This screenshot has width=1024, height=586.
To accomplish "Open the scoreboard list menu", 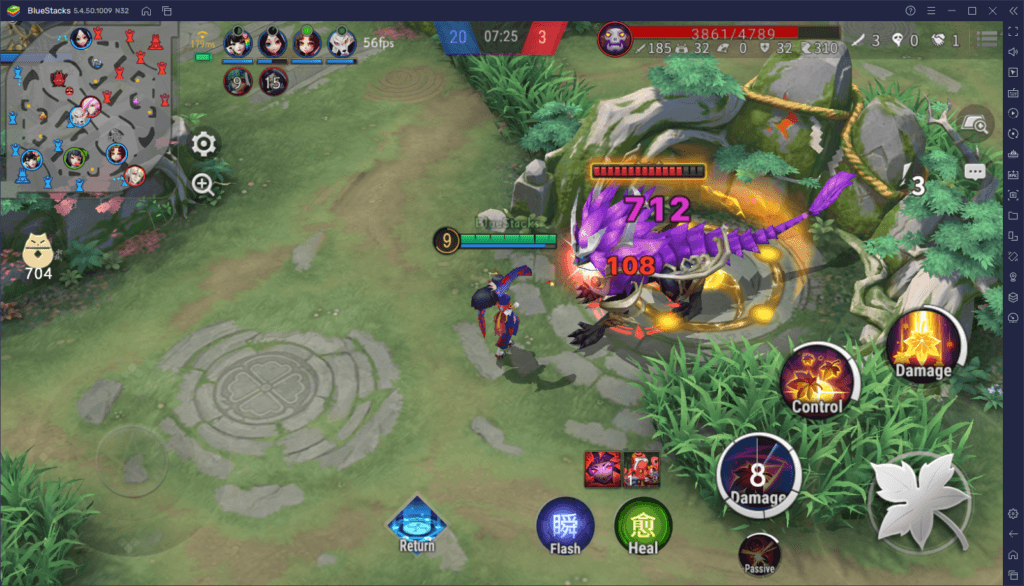I will click(988, 40).
